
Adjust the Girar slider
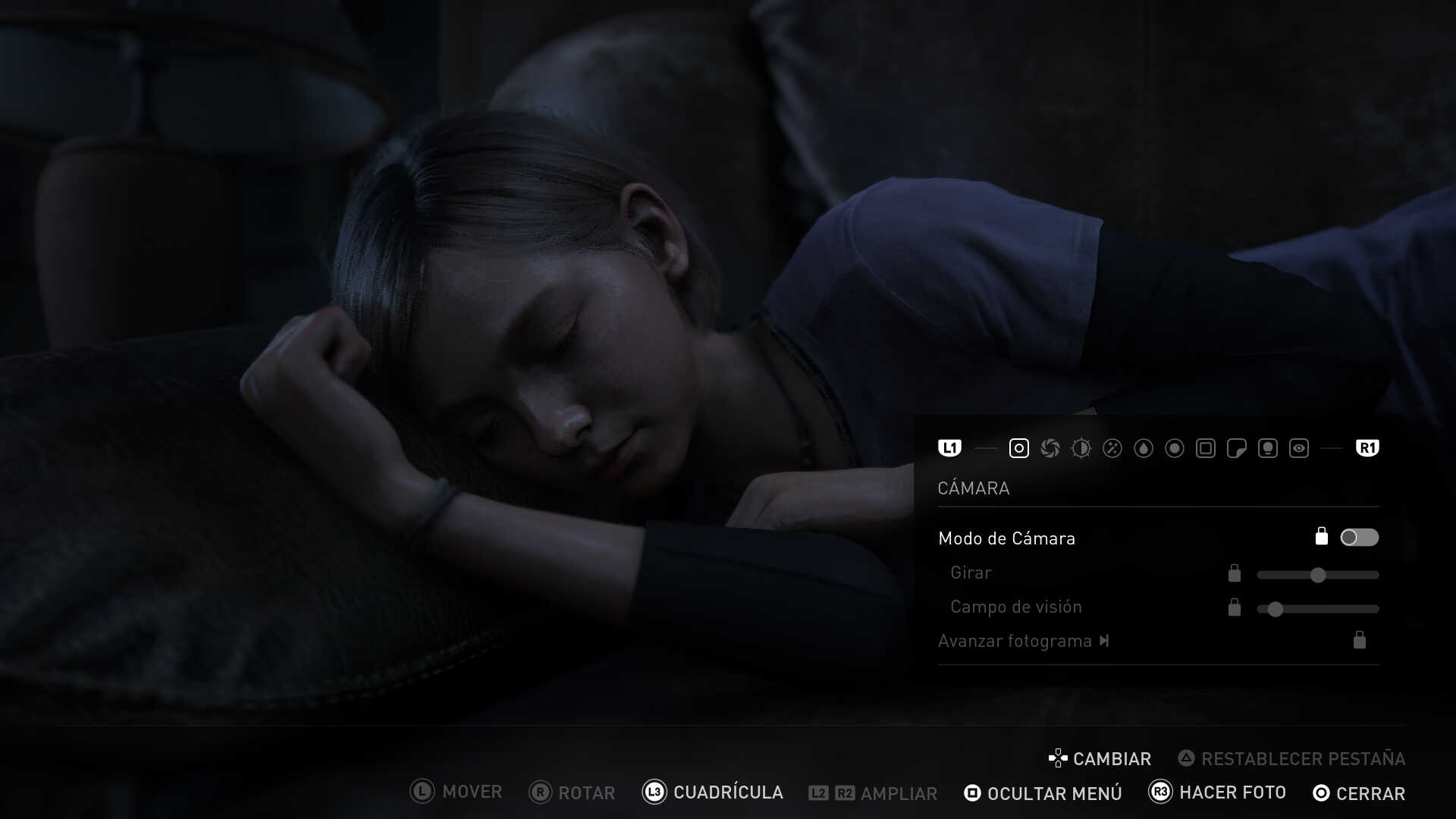click(1318, 575)
